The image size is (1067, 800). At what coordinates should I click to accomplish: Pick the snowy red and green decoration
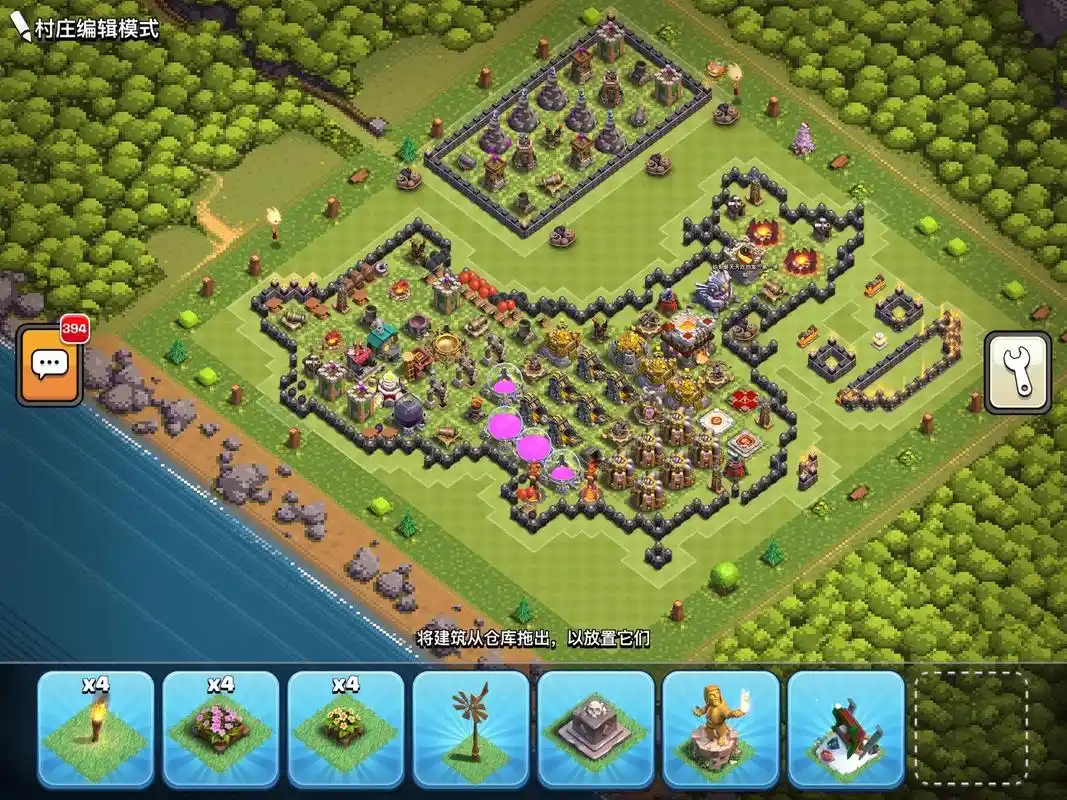pos(846,729)
